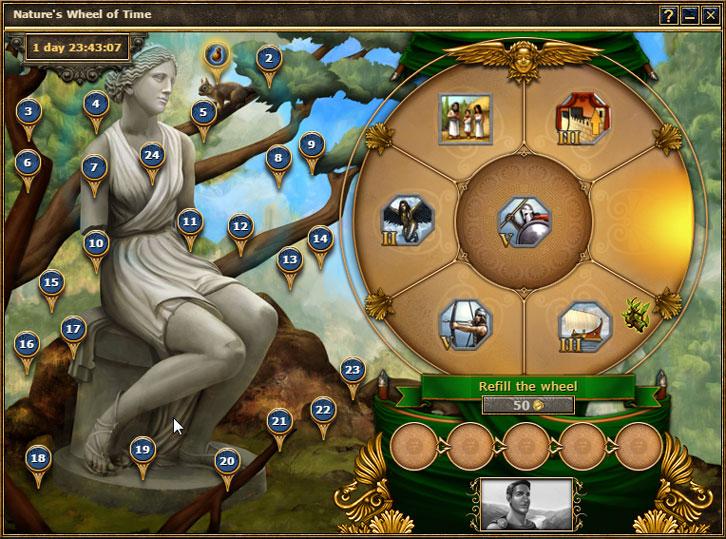Screen dimensions: 726x539
Task: Open the help question mark button
Action: (669, 16)
